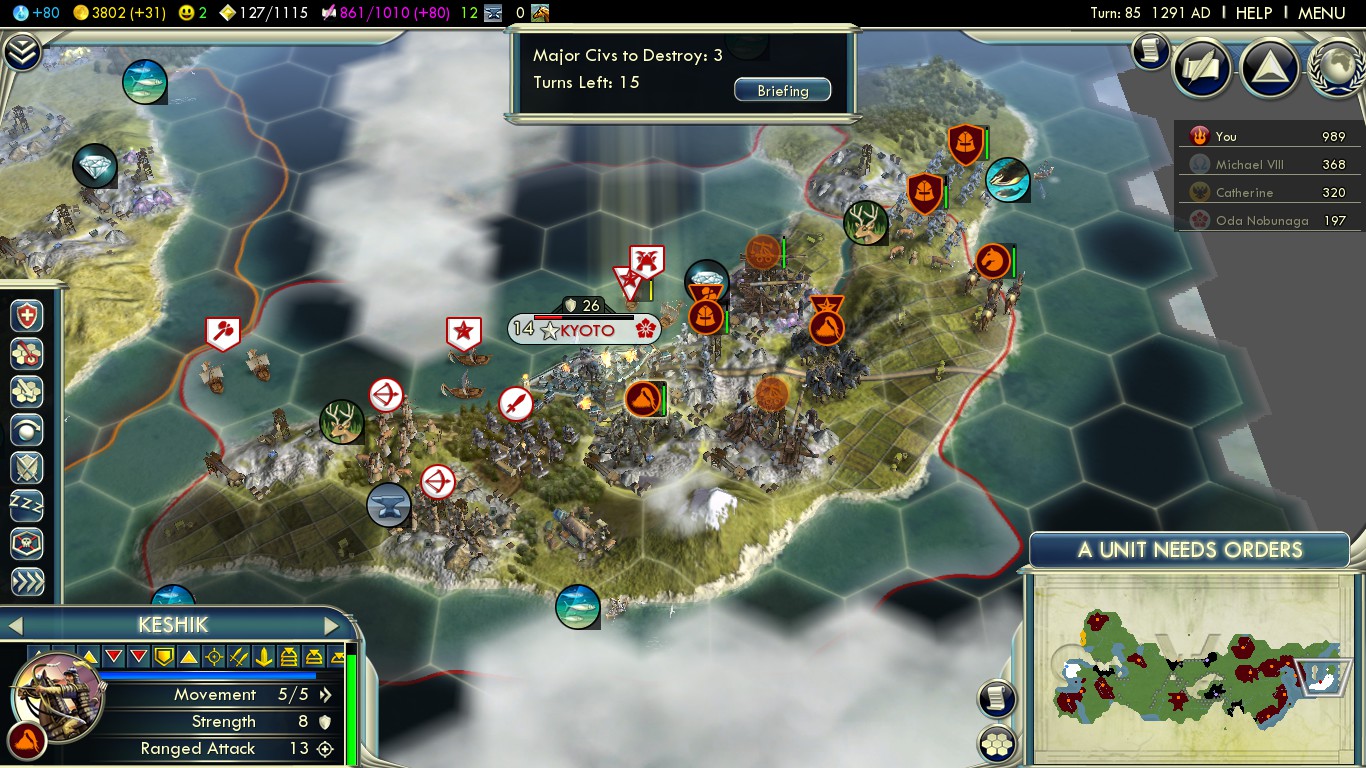This screenshot has height=768, width=1366.
Task: Open Diplomacy with the globe icon
Action: point(1337,69)
